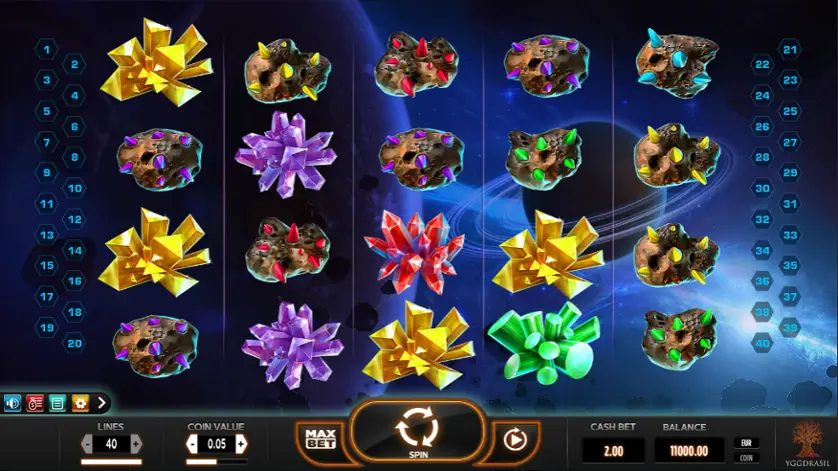Viewport: 838px width, 471px height.
Task: Start autoplay with the circular play button
Action: [x=515, y=438]
